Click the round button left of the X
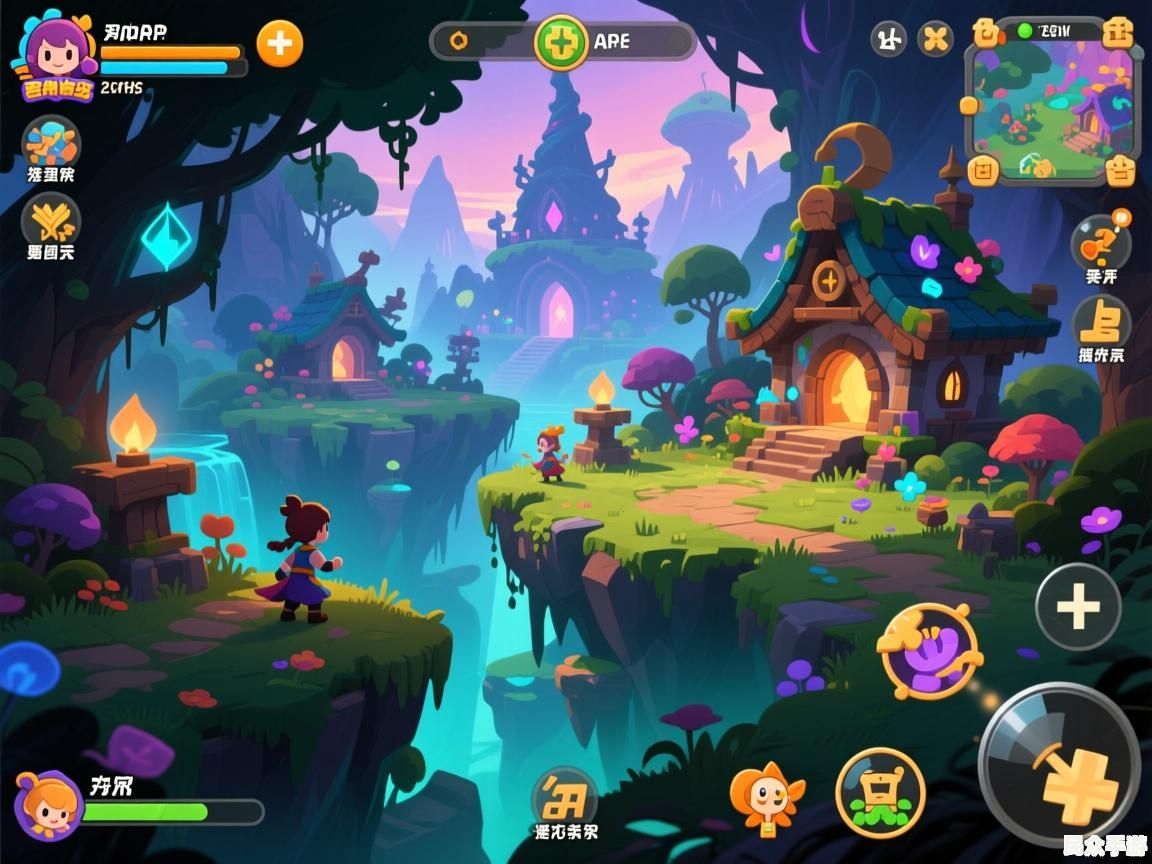This screenshot has width=1152, height=864. (x=889, y=39)
